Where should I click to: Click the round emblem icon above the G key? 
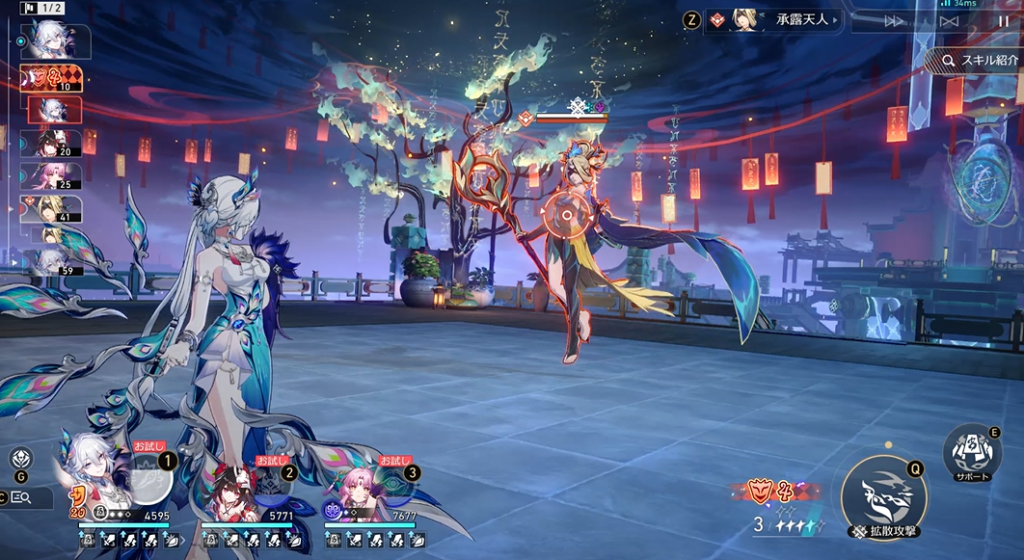(21, 459)
